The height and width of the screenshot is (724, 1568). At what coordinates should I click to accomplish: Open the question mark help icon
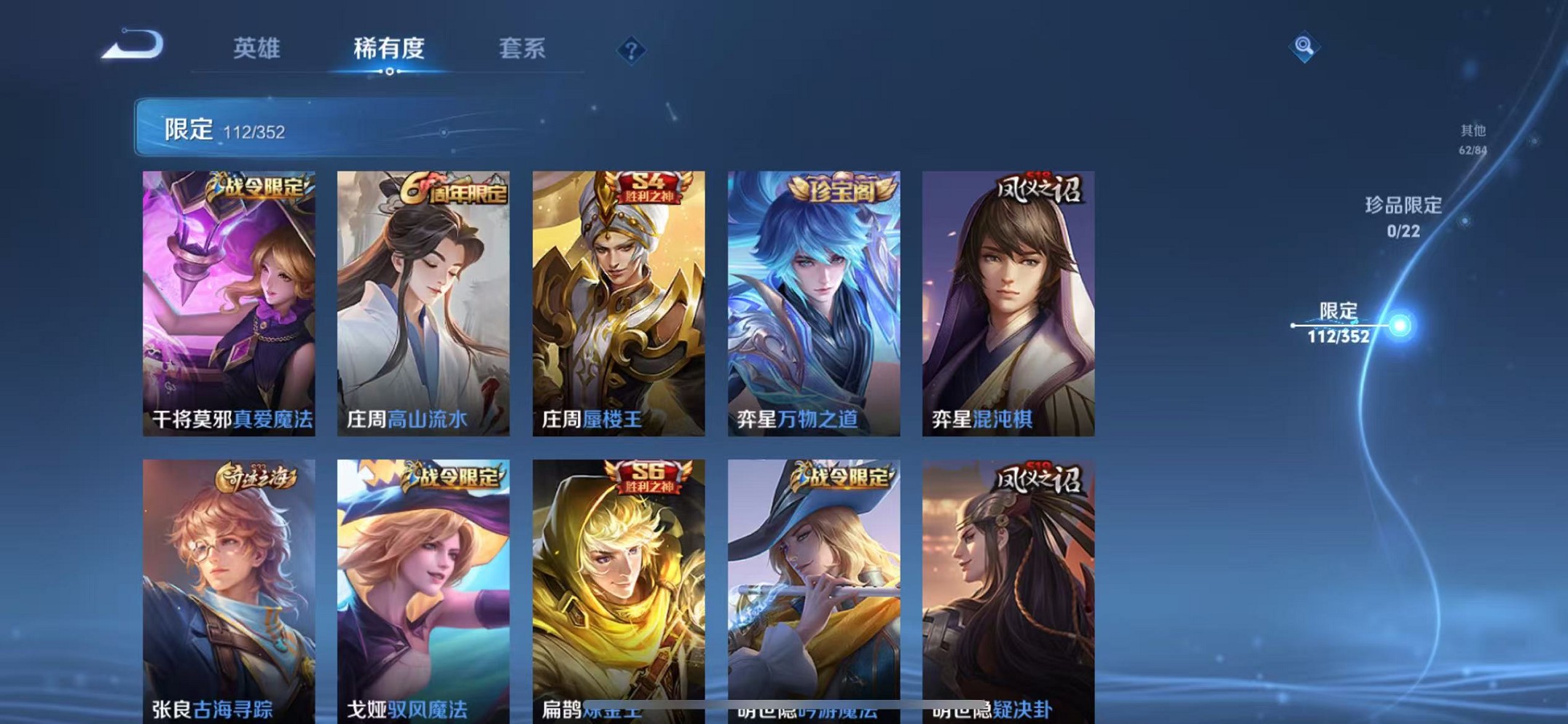pos(632,49)
